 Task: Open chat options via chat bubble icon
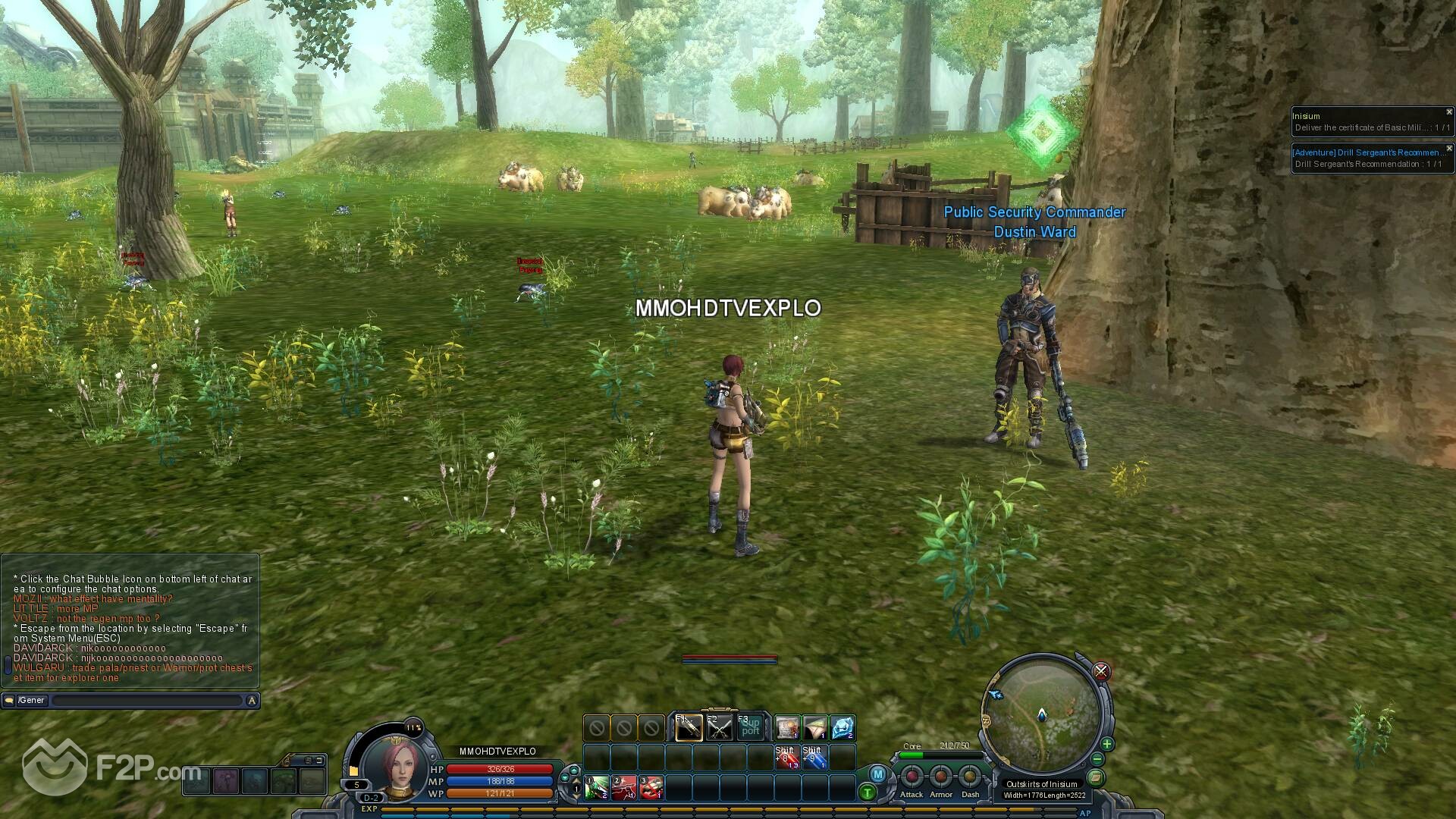(9, 701)
